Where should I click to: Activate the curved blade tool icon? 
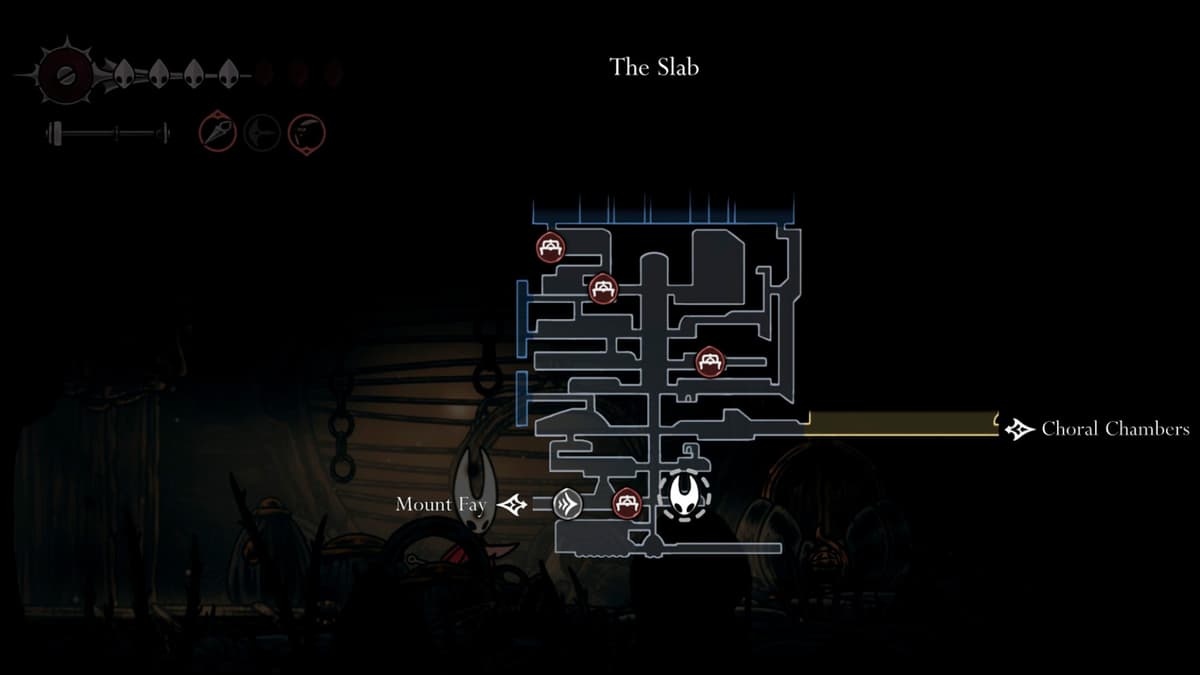(x=307, y=131)
